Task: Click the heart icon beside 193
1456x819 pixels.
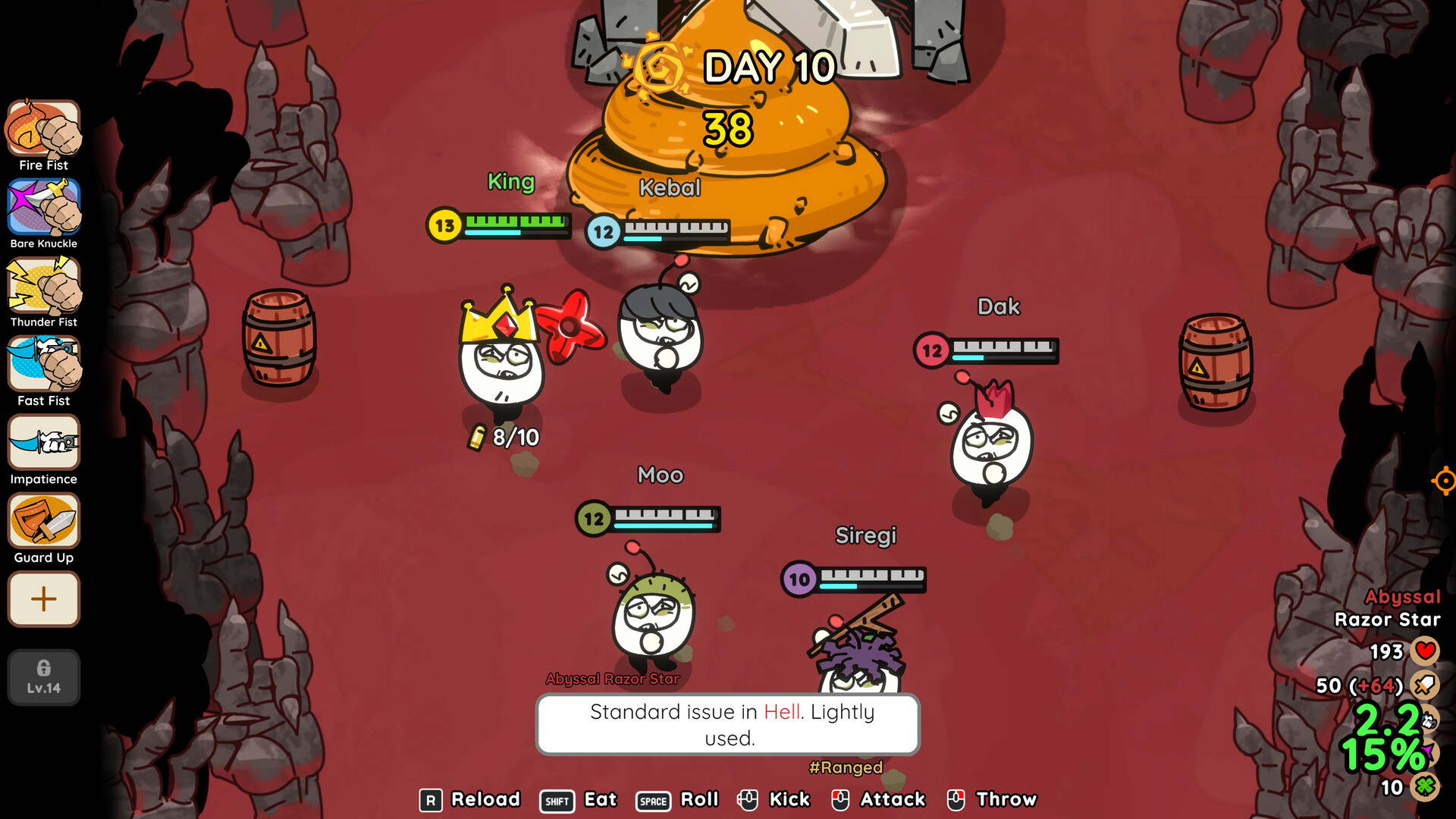Action: pyautogui.click(x=1425, y=651)
